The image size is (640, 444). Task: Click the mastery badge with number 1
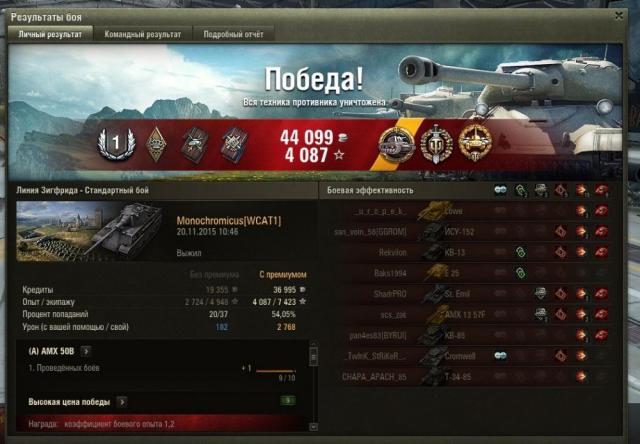coord(116,145)
